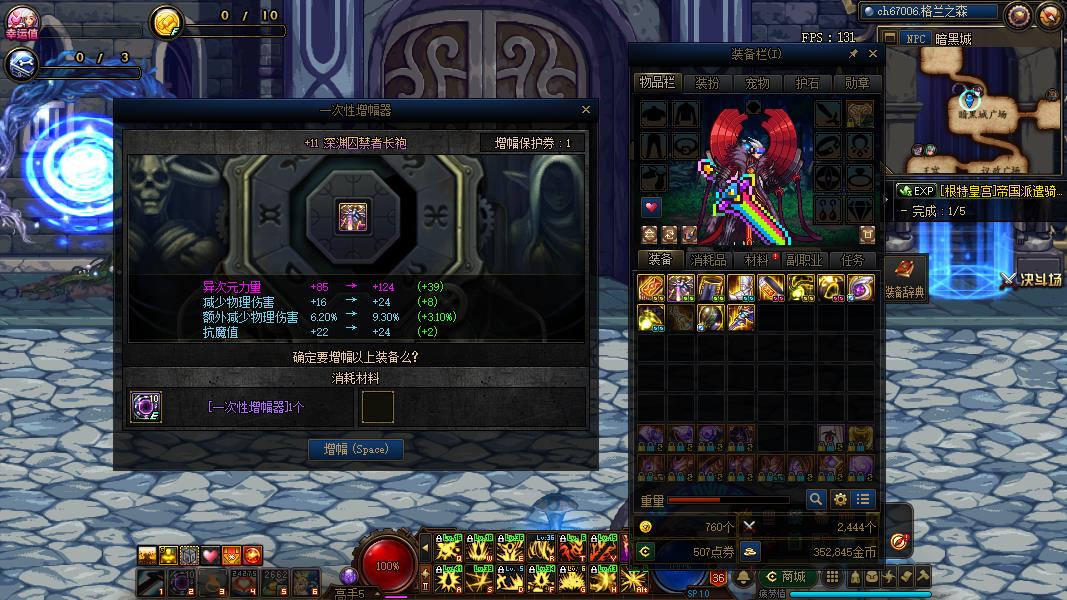The image size is (1067, 600).
Task: Close the 一次性增幅器 dialog
Action: tap(586, 110)
